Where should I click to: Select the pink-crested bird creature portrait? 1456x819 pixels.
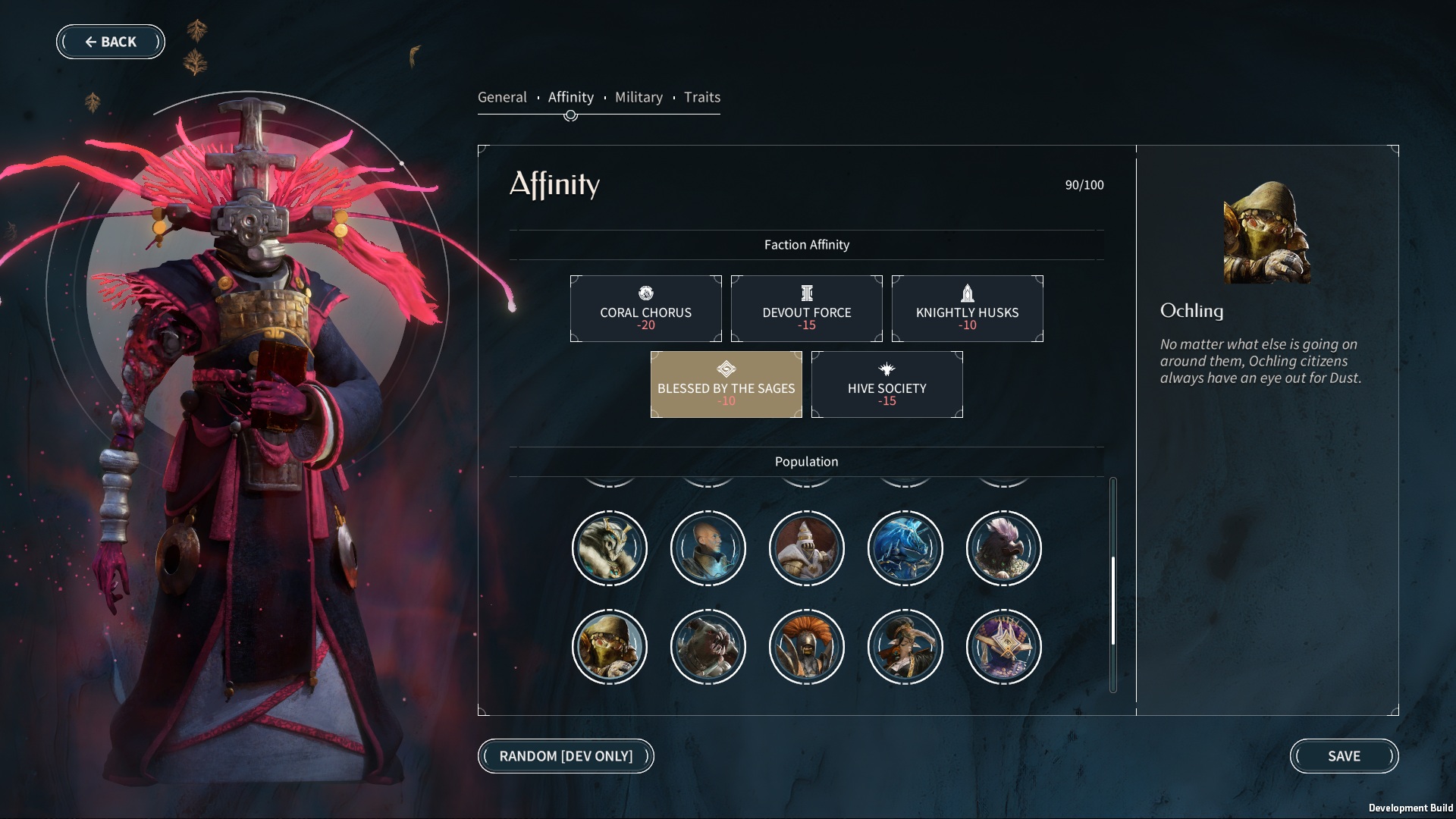pos(1004,548)
